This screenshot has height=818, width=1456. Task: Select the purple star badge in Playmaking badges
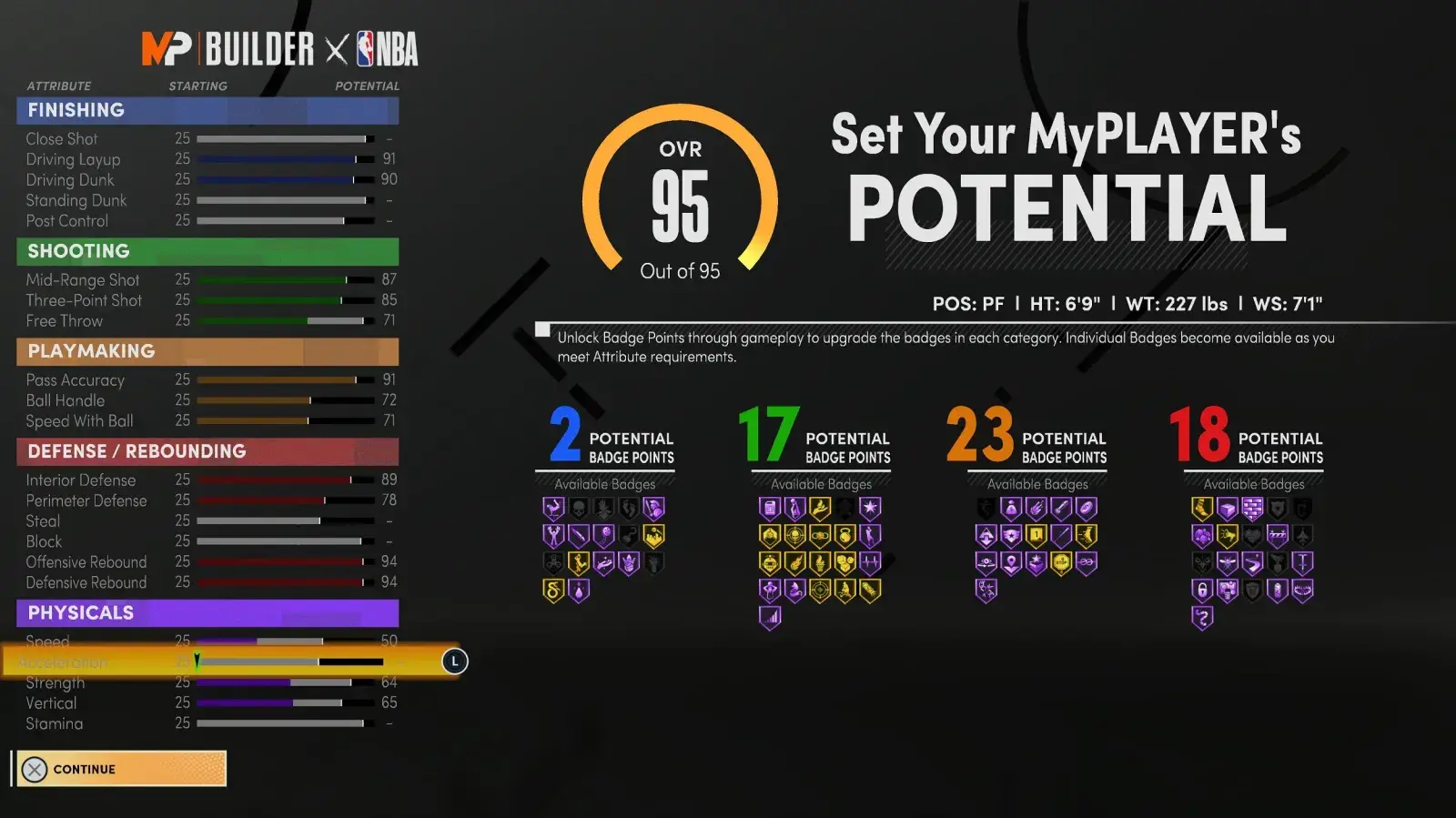[x=1011, y=535]
